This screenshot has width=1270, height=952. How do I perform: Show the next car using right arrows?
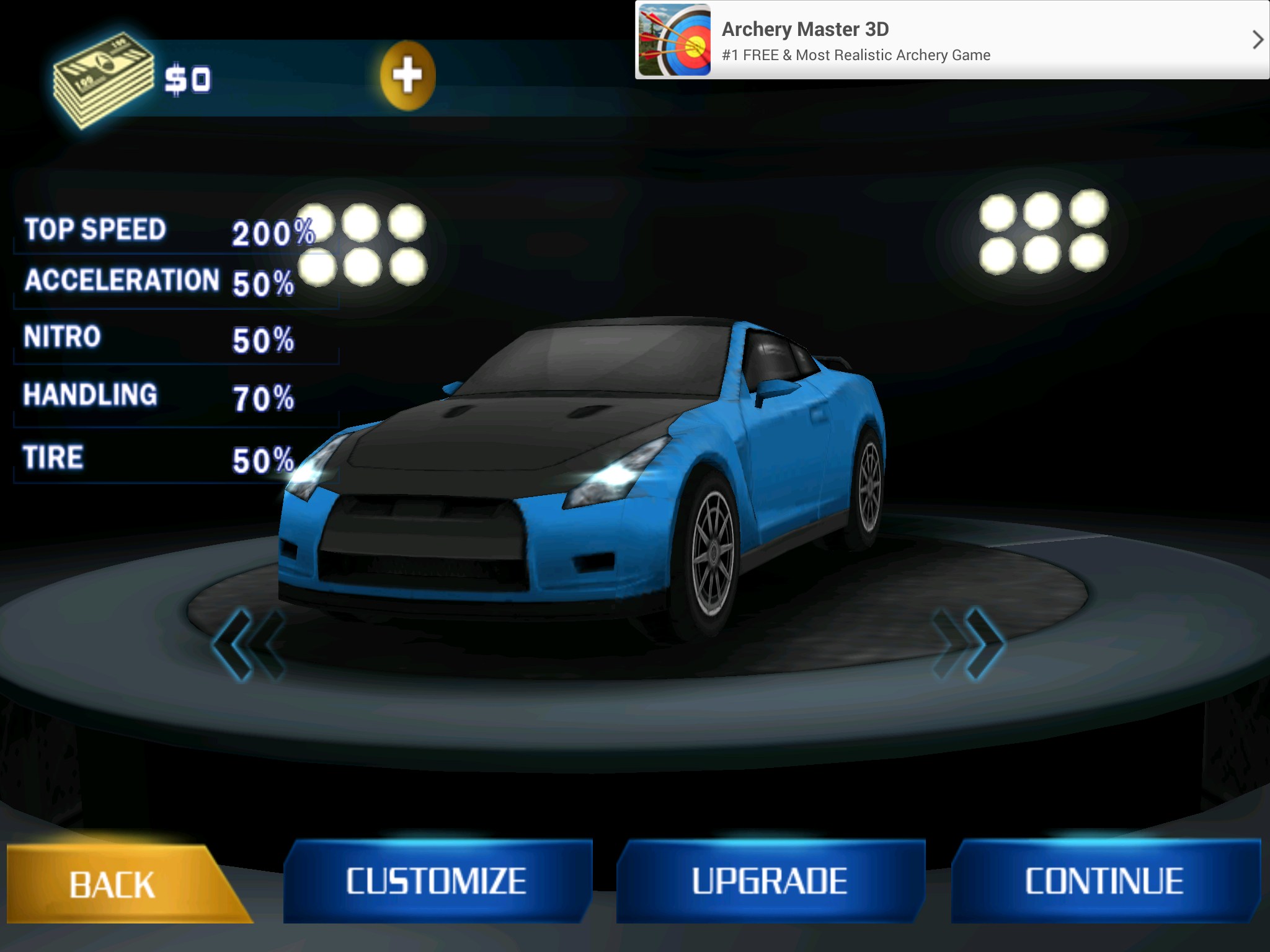click(969, 643)
